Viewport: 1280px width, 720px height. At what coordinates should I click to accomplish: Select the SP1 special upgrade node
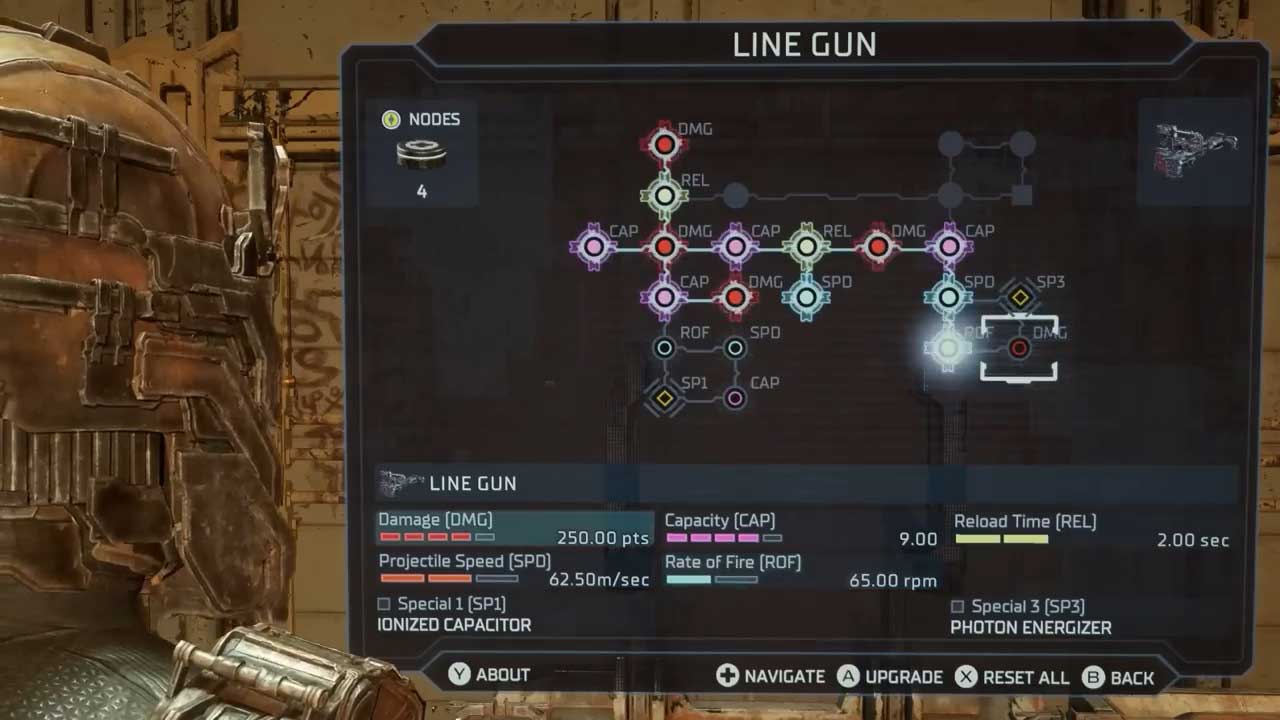664,398
